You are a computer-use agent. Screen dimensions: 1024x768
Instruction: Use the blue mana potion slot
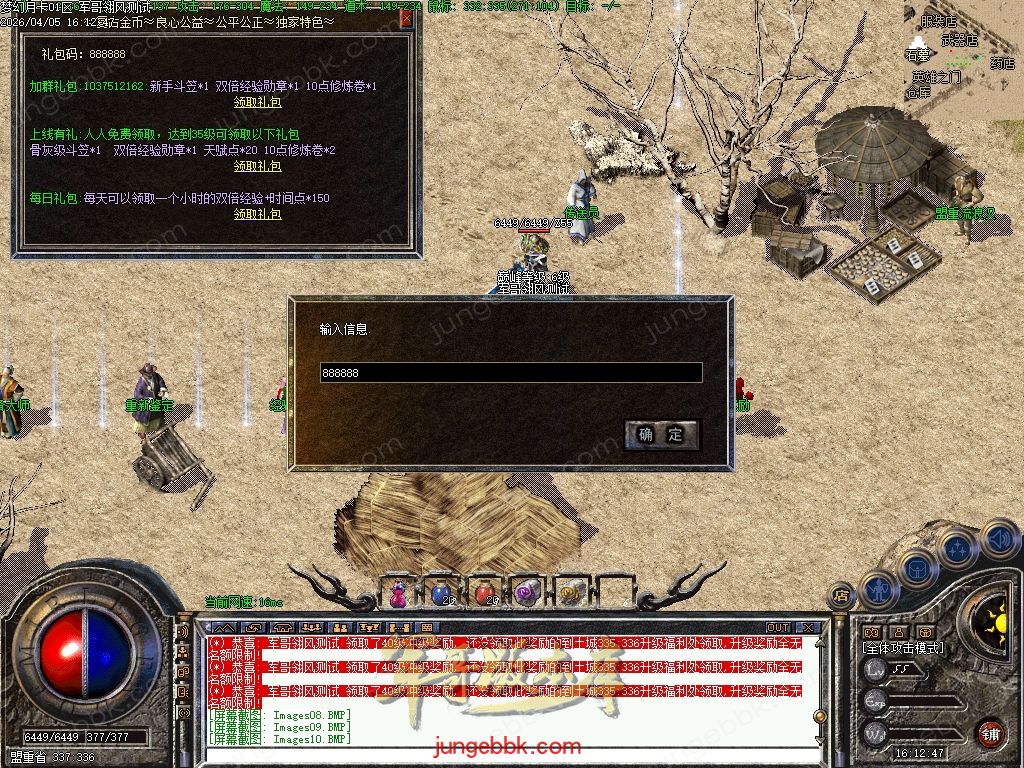tap(441, 593)
